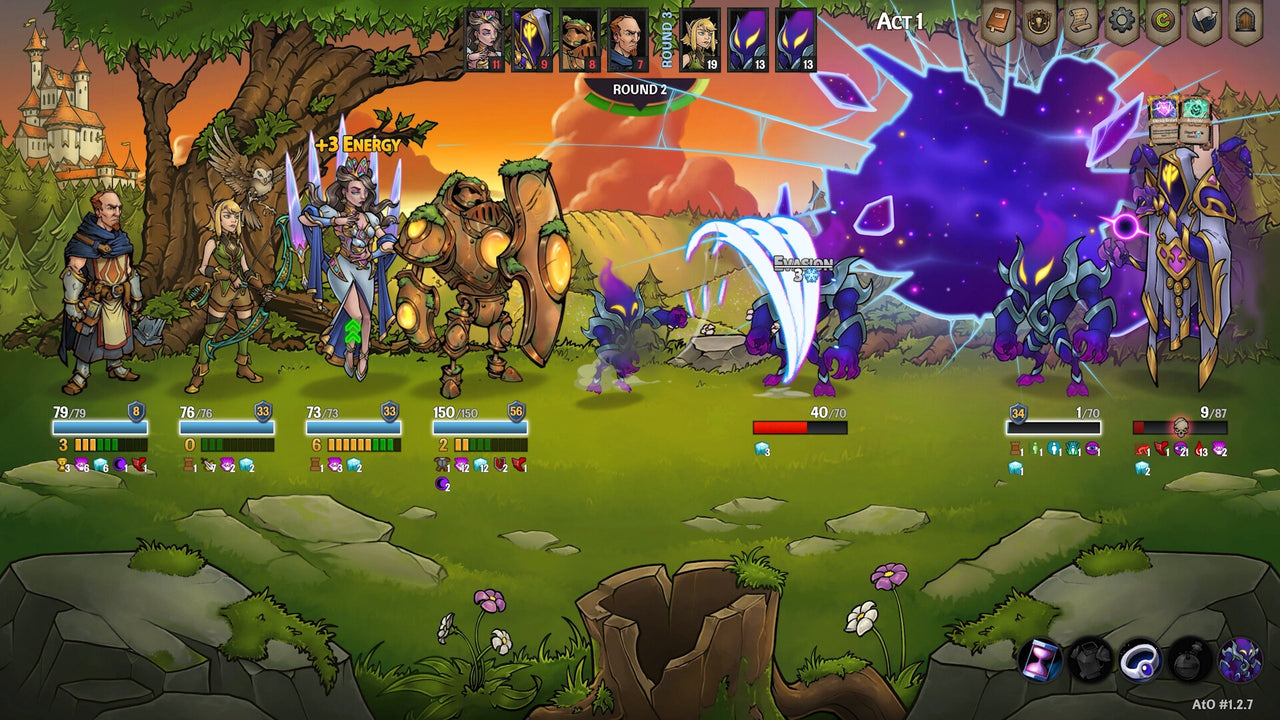1280x720 pixels.
Task: Use the potion bottle slot
Action: tap(1189, 660)
